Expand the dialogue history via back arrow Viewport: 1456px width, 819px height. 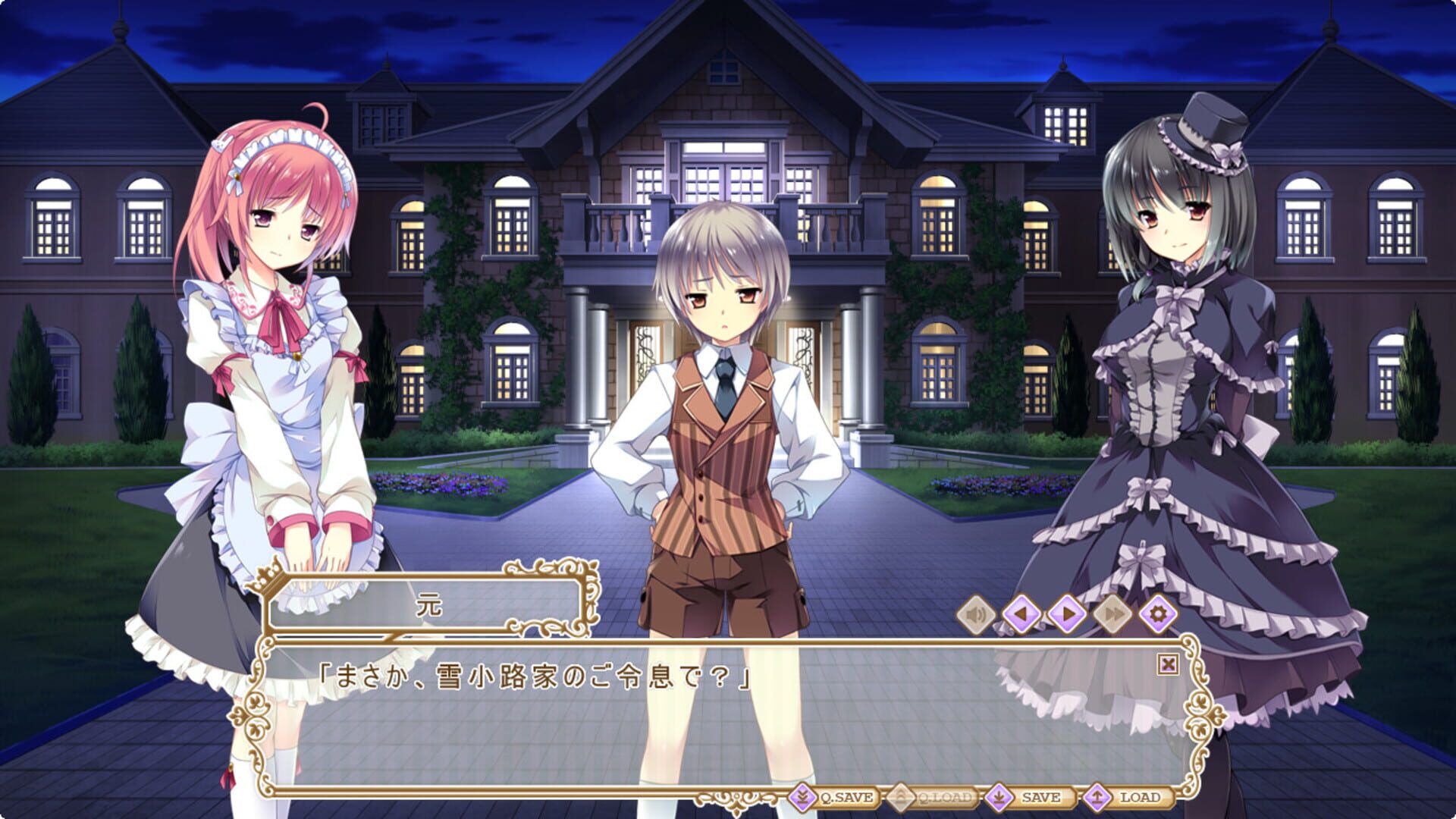click(x=1020, y=614)
